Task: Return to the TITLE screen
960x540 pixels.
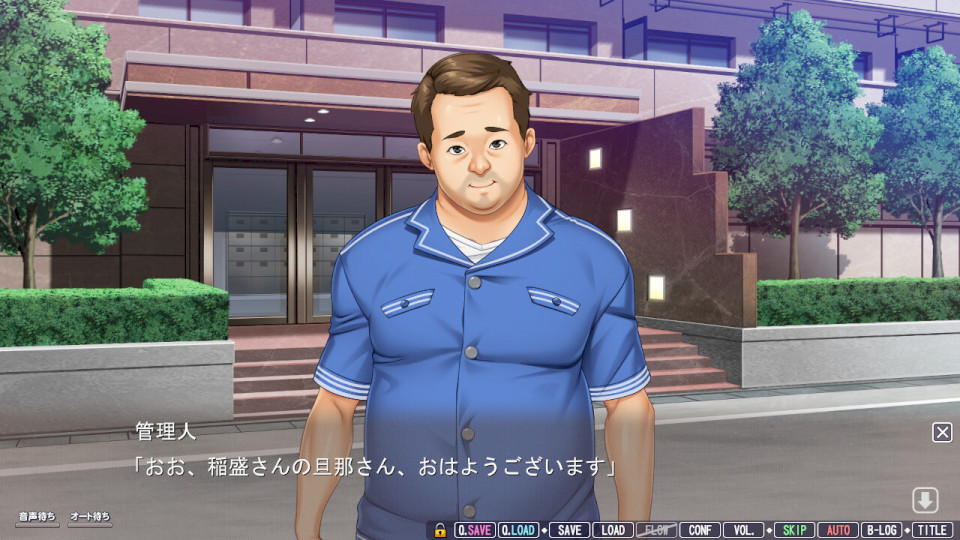Action: [x=932, y=530]
